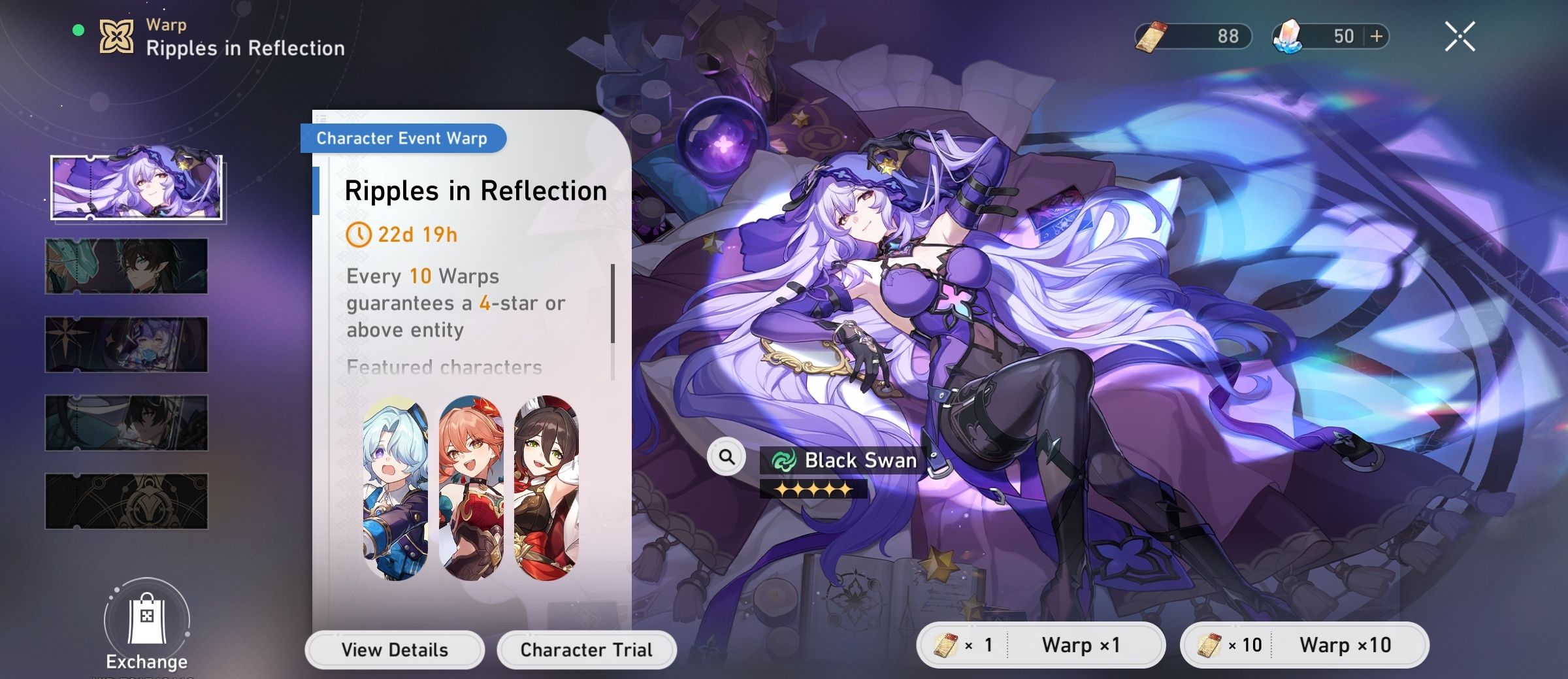Click the Wind element icon next to Black Swan
Screen dimensions: 1568x679
pos(783,460)
